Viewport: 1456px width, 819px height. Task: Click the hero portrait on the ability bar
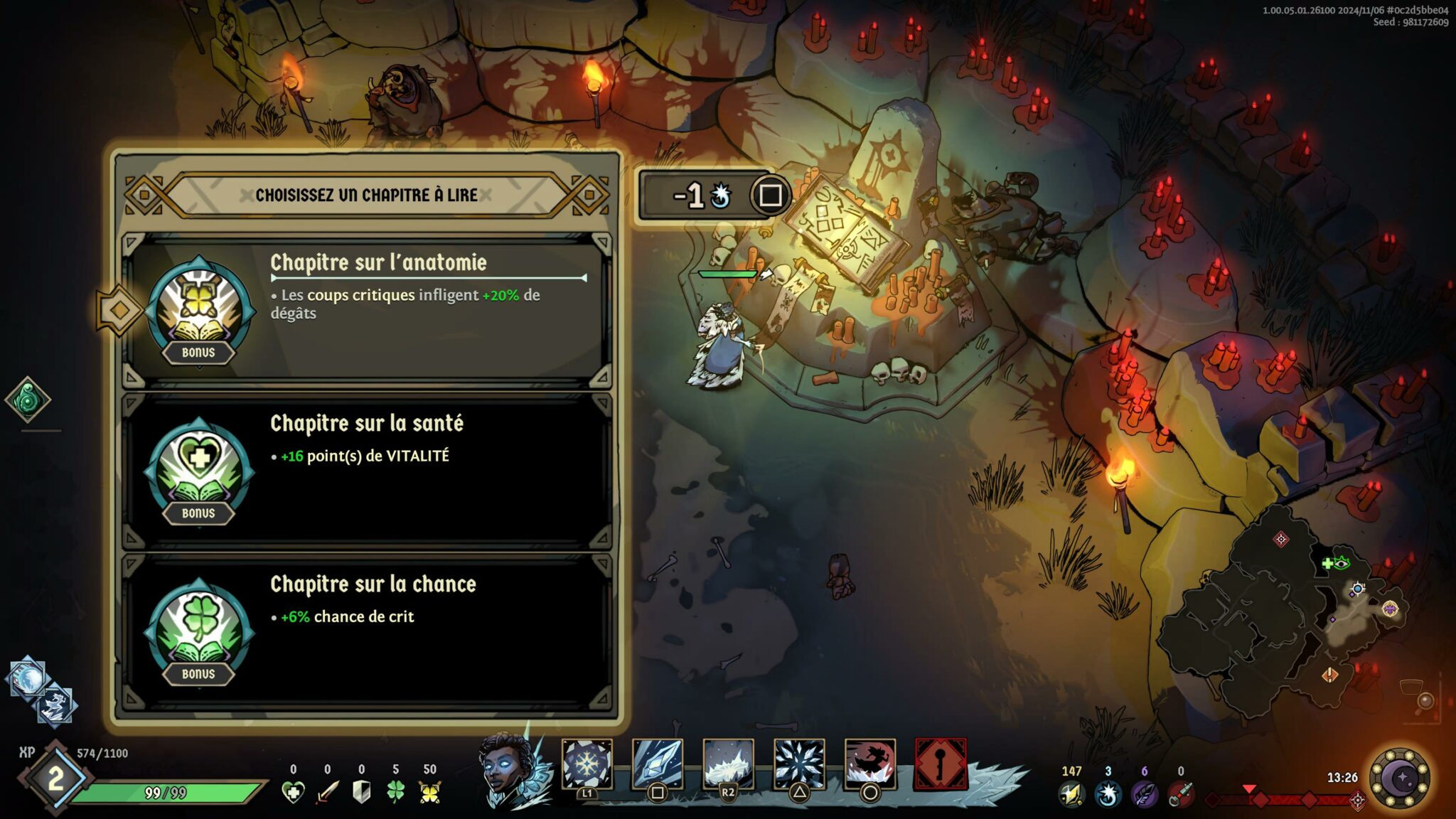click(509, 771)
